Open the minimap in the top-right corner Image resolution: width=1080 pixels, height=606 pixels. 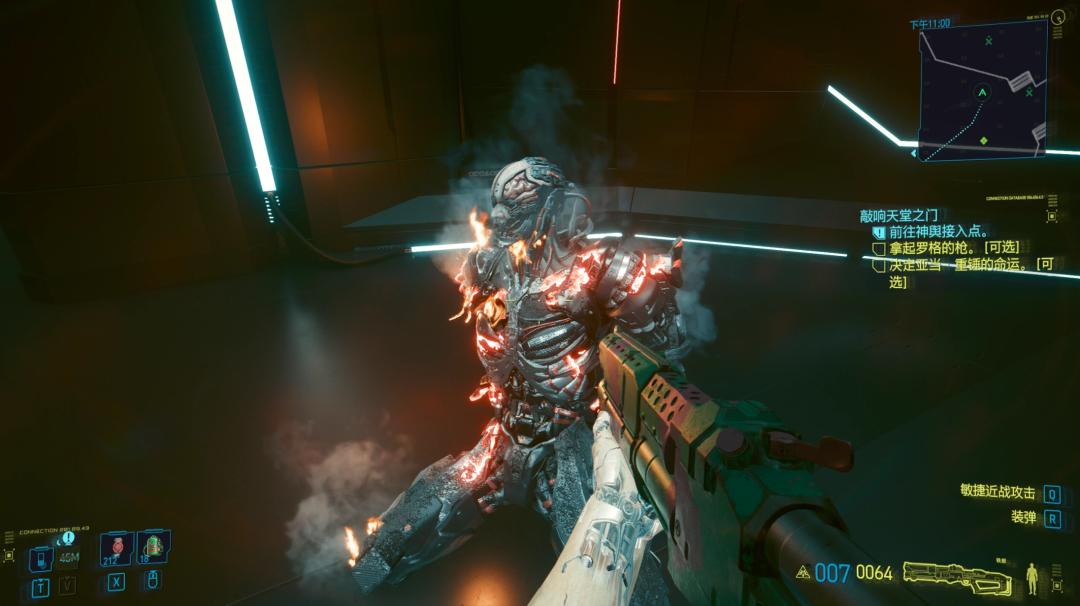[982, 90]
